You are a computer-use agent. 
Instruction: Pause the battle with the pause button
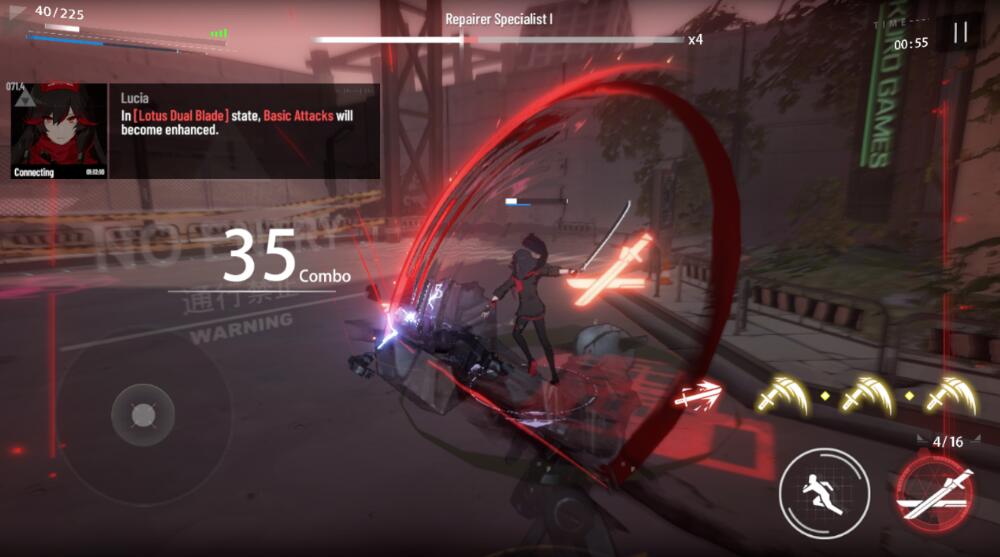[x=960, y=33]
